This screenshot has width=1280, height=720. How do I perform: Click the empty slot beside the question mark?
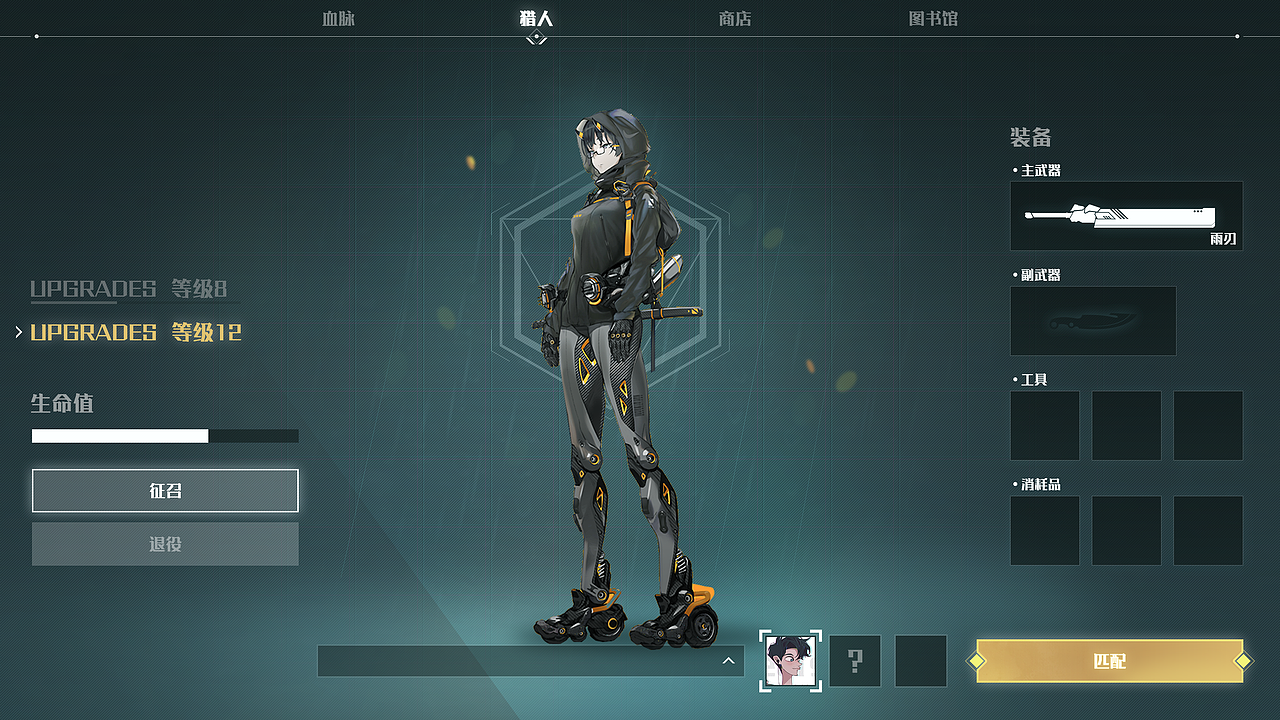click(920, 660)
